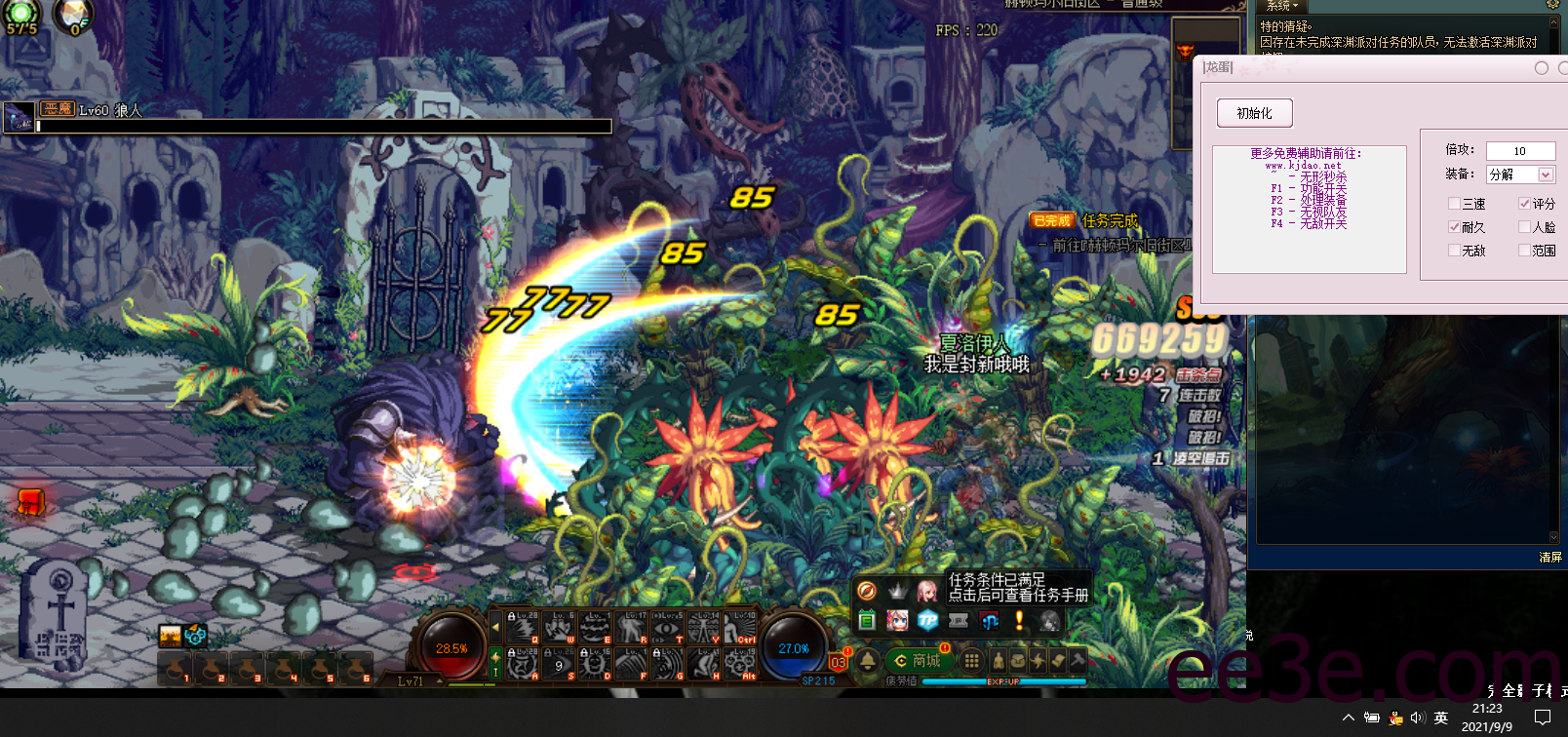This screenshot has height=737, width=1568.
Task: Select the grey ticket icon
Action: click(959, 620)
